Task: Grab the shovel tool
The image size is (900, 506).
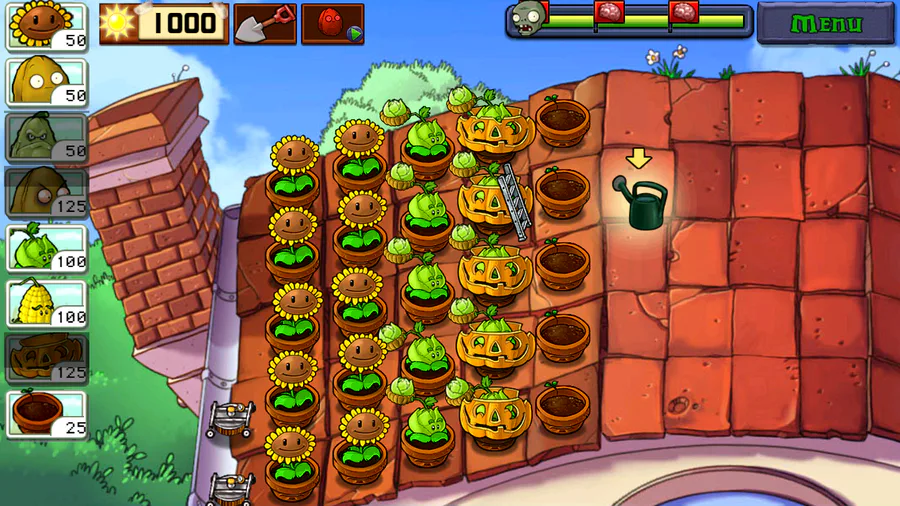Action: (x=265, y=23)
